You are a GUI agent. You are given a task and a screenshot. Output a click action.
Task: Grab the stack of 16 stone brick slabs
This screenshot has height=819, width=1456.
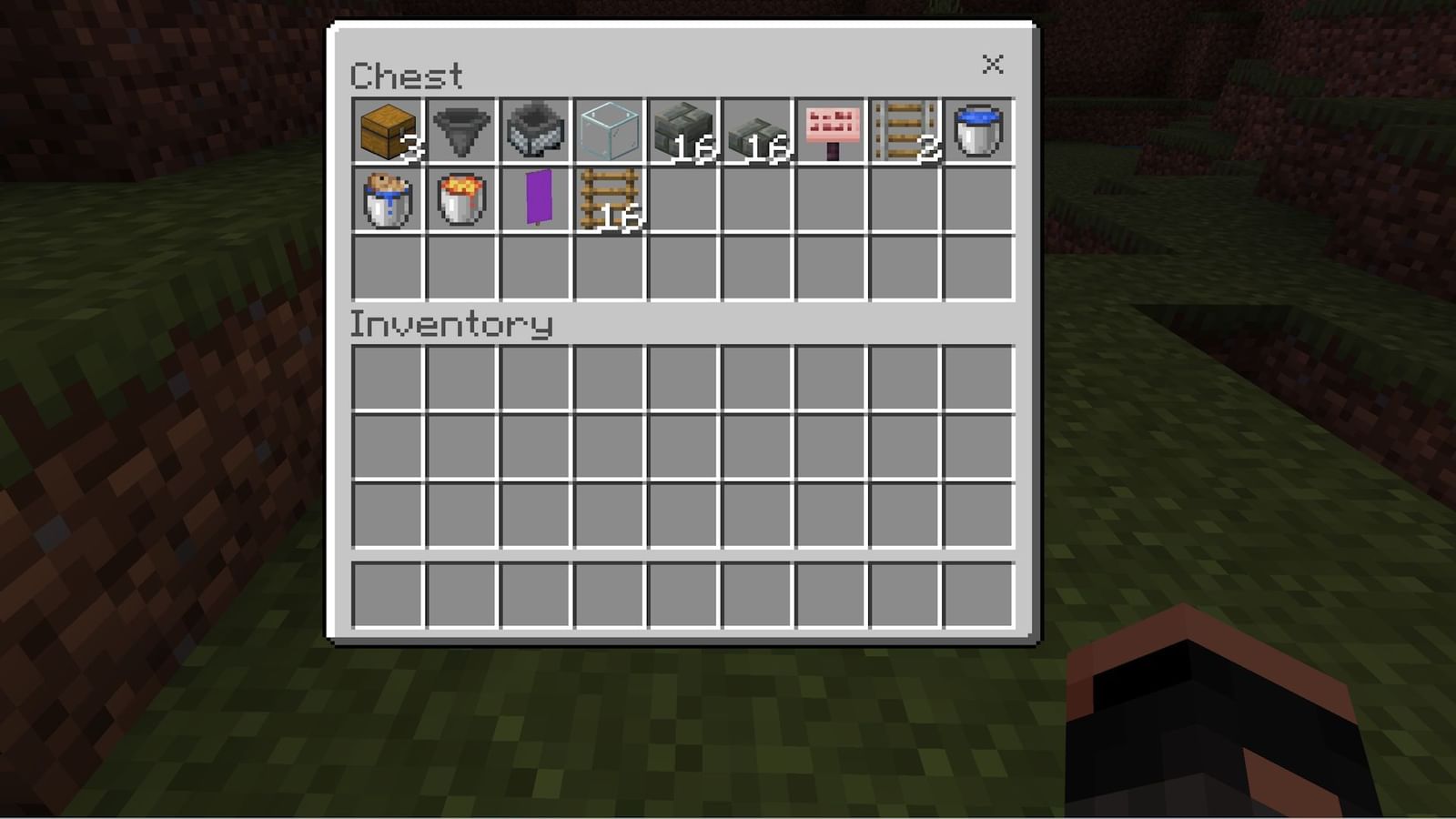tap(755, 132)
